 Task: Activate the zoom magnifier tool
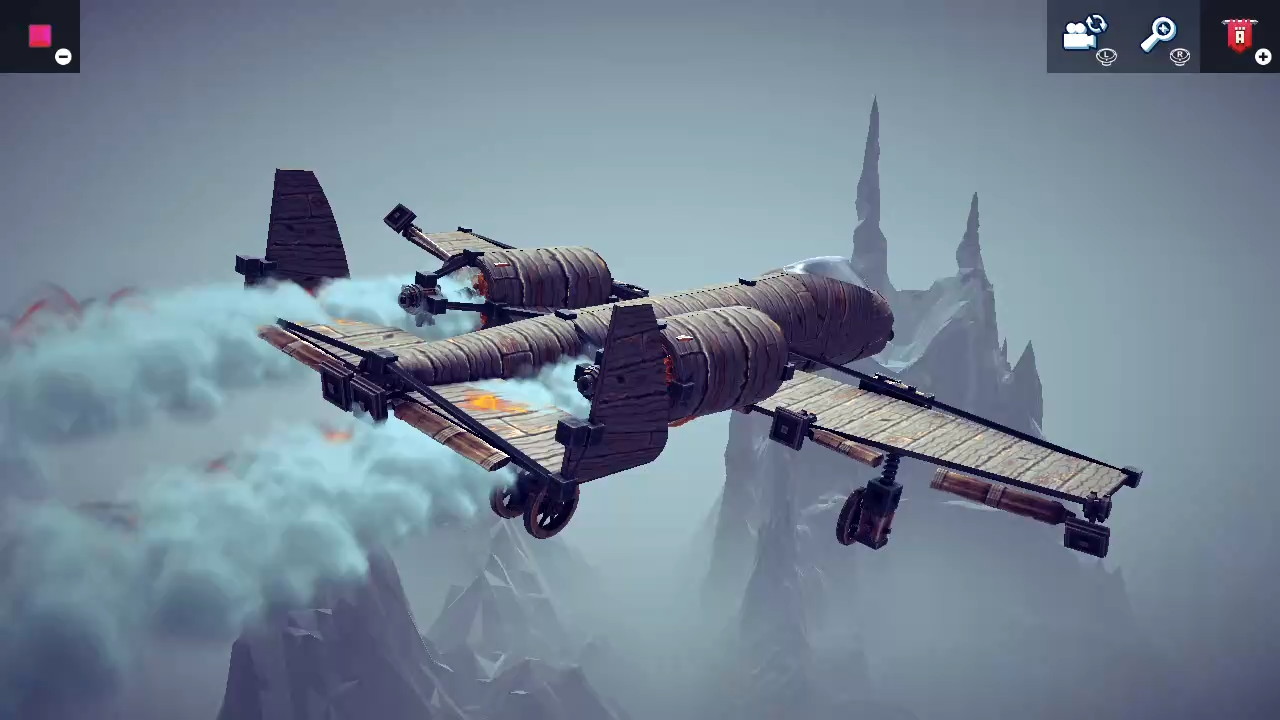point(1160,32)
